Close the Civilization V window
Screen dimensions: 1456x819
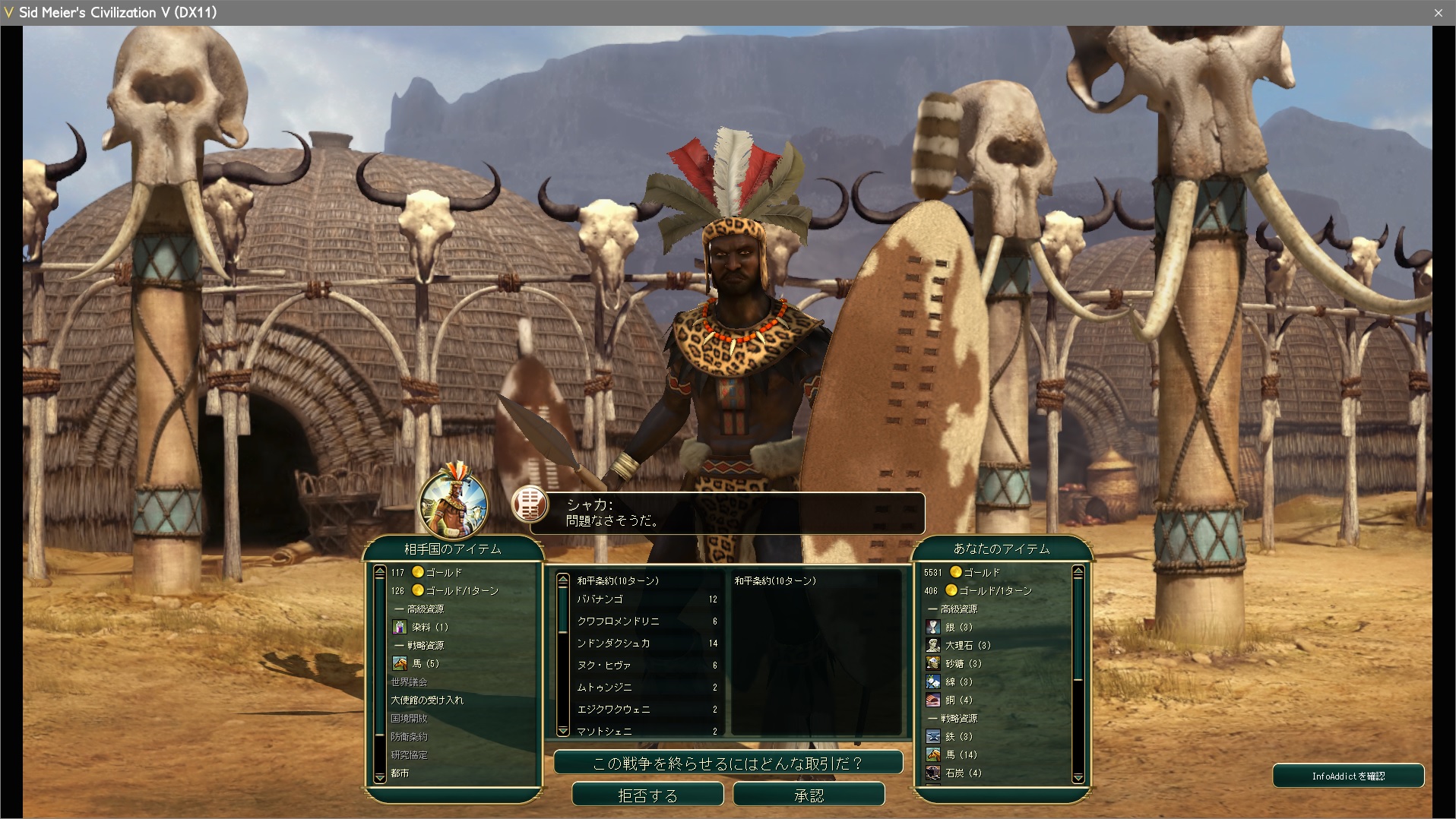pos(1438,12)
